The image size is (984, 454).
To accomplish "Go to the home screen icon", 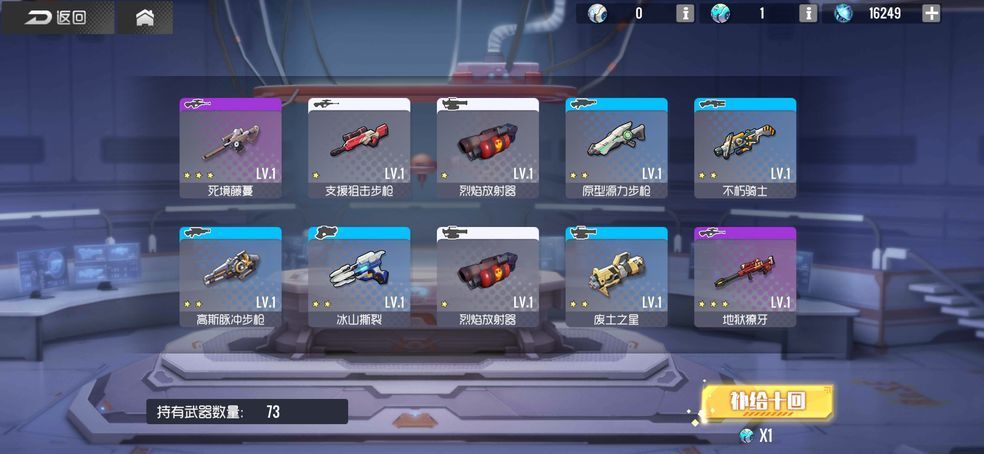I will click(x=145, y=17).
